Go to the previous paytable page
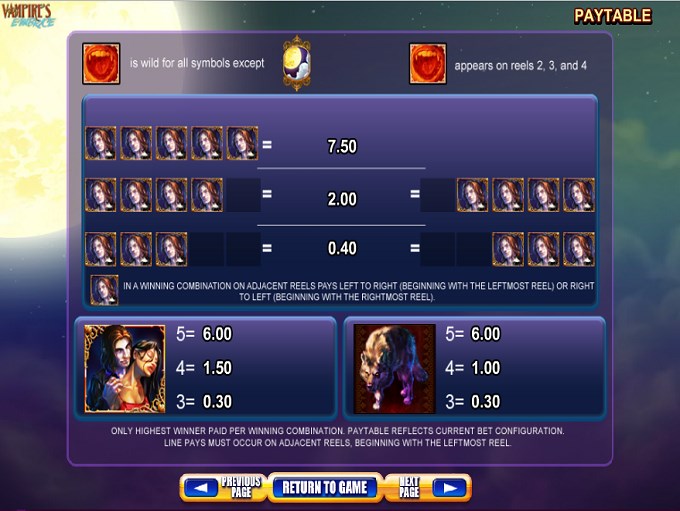 [222, 488]
